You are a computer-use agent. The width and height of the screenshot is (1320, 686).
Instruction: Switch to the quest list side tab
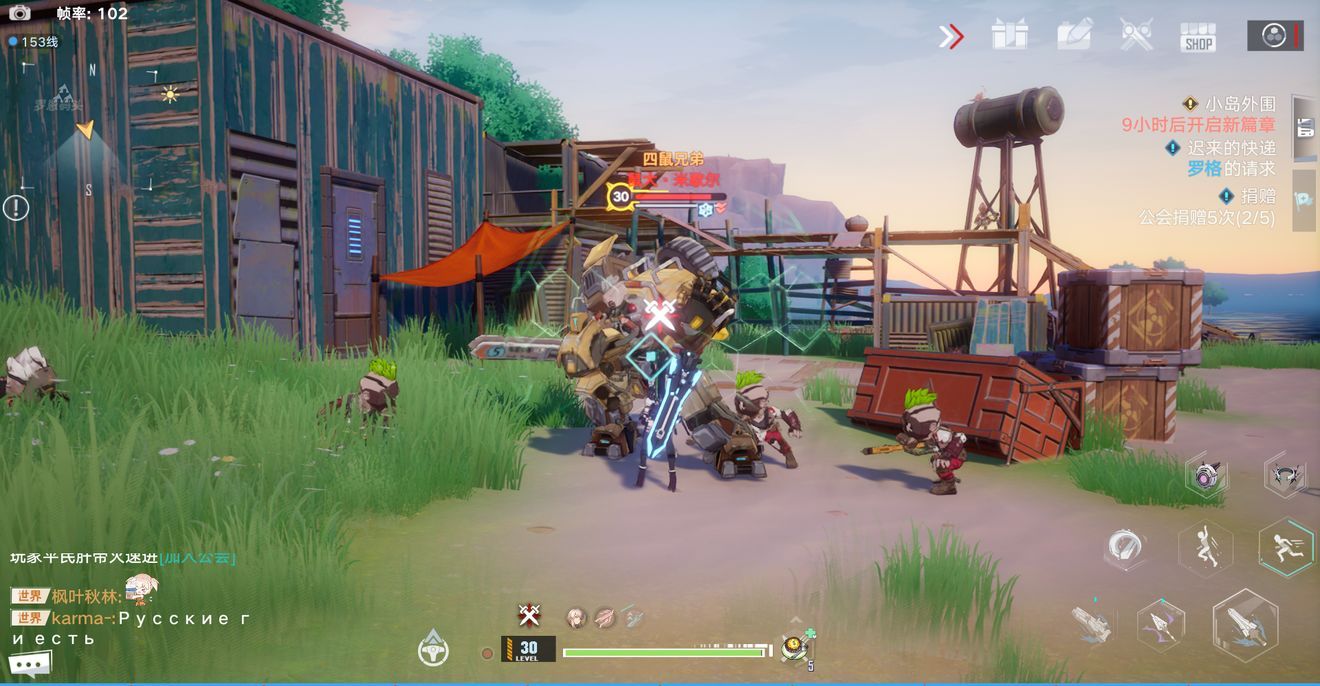(x=1304, y=127)
